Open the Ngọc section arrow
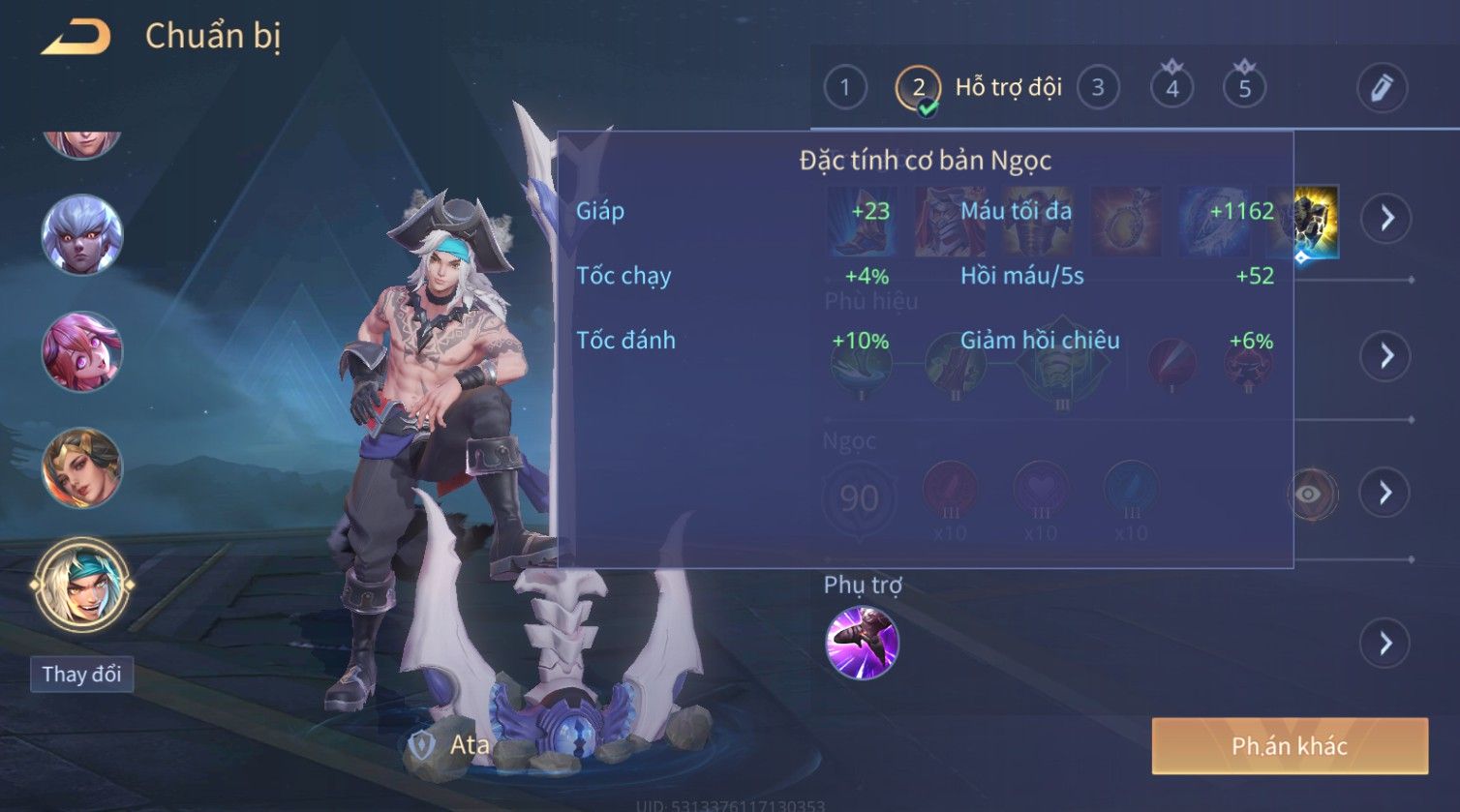 coord(1385,494)
